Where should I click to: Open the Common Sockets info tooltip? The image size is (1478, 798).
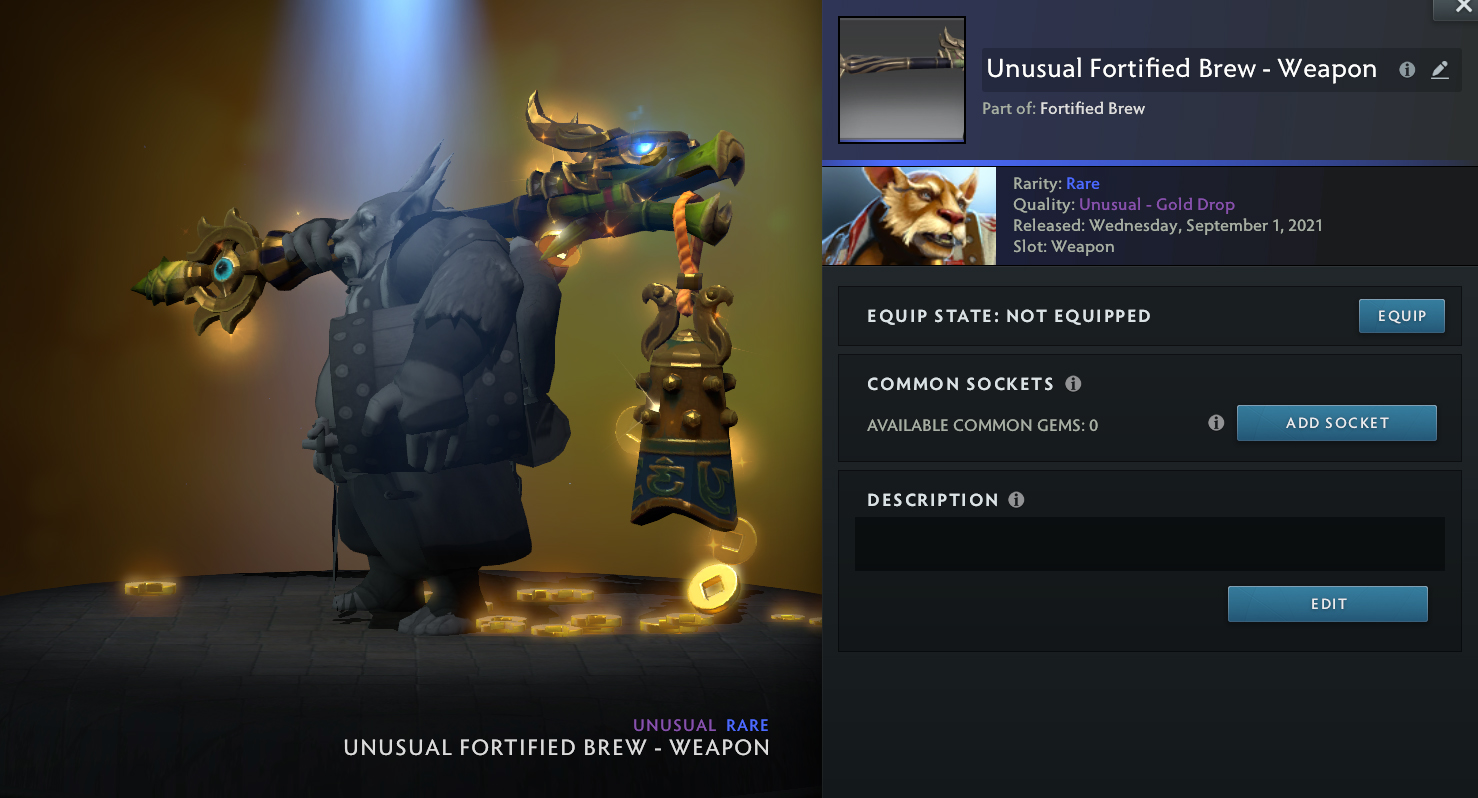pos(1073,384)
